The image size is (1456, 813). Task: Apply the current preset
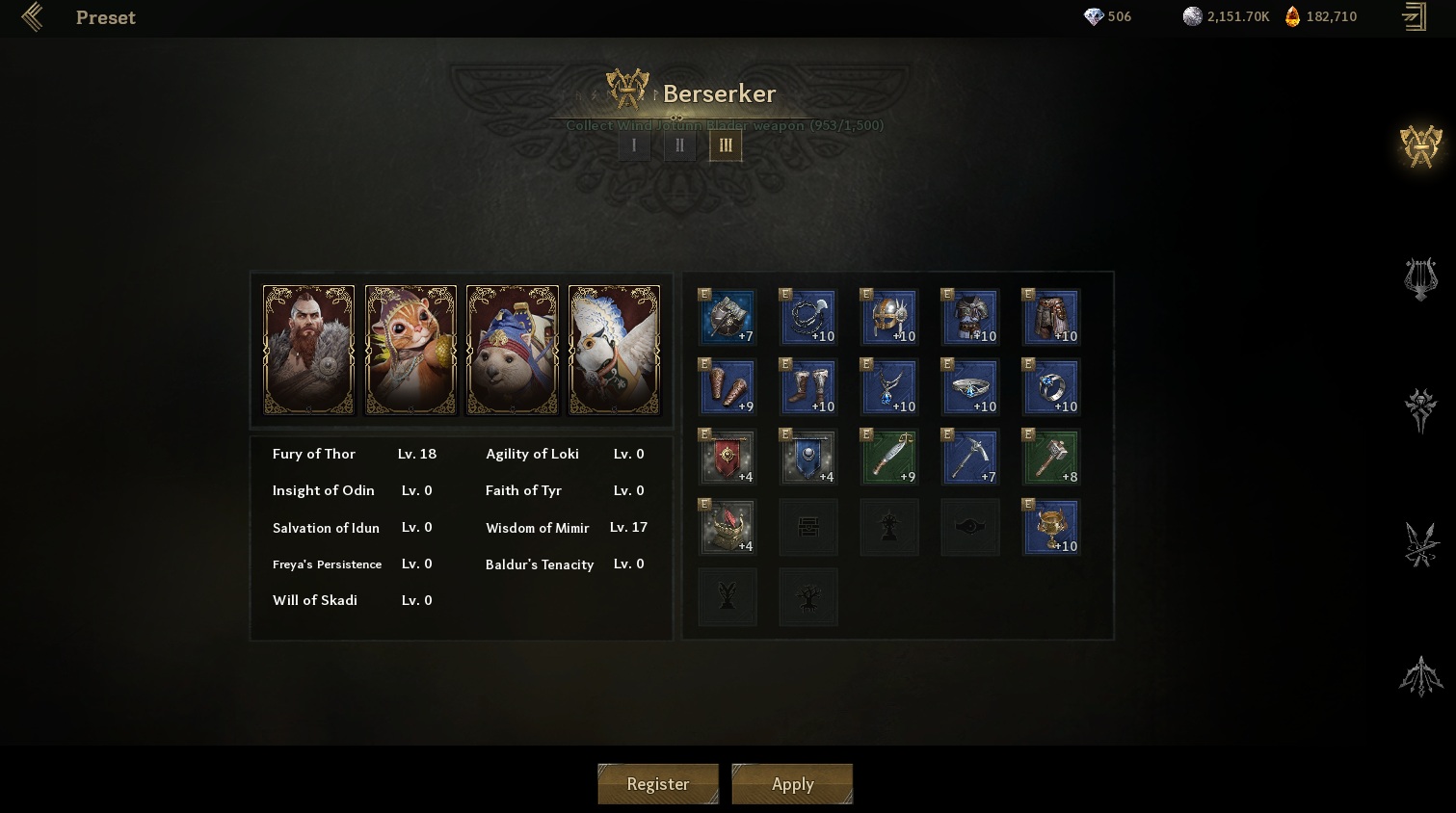pyautogui.click(x=792, y=784)
